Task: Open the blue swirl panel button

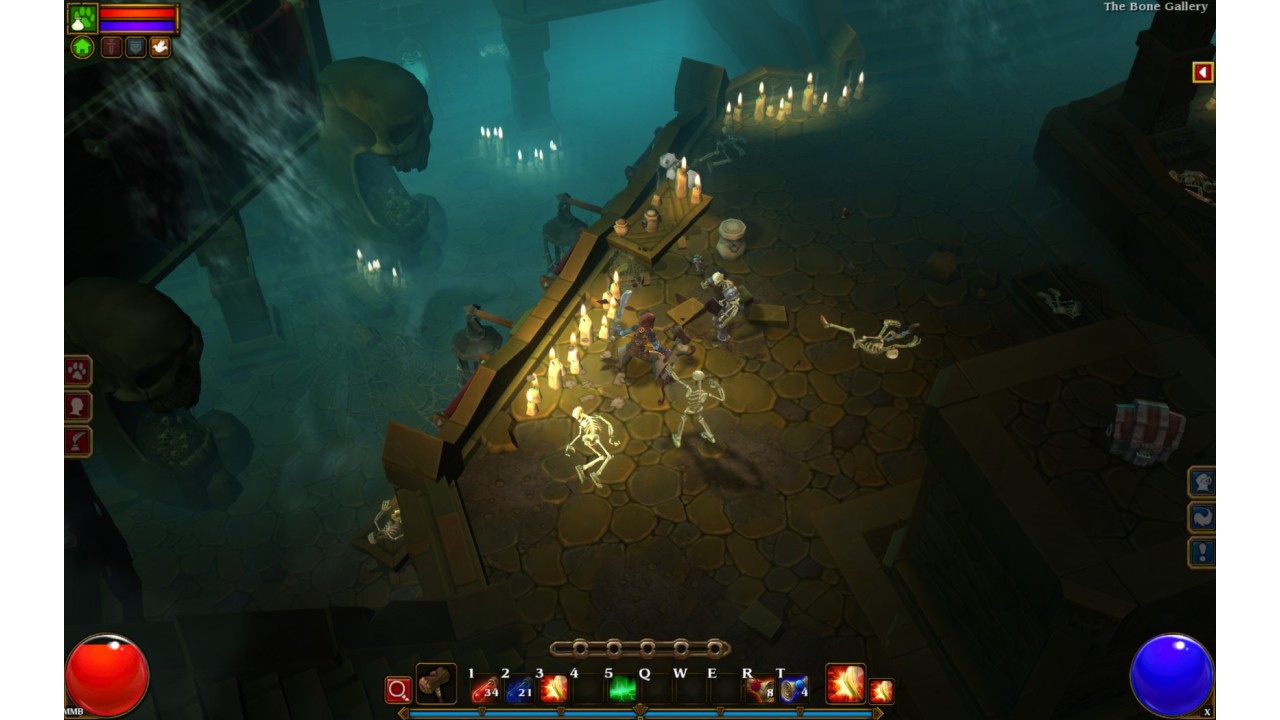Action: click(1202, 517)
